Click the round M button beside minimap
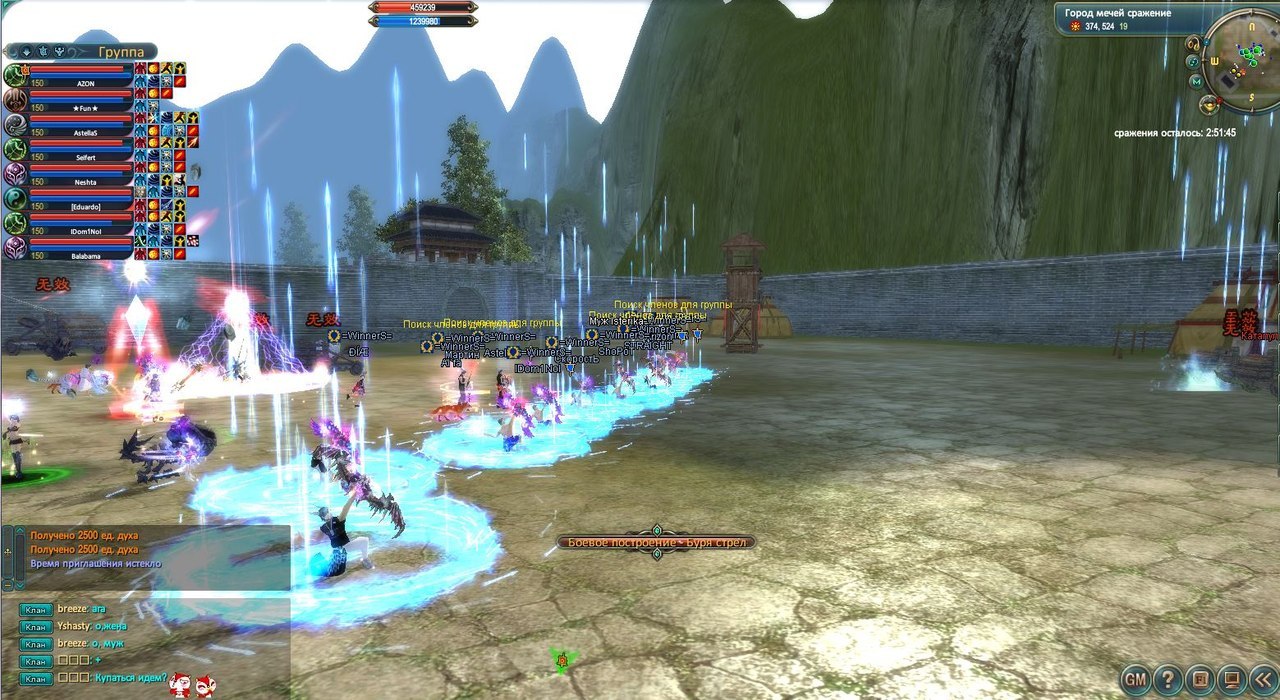 tap(1196, 81)
